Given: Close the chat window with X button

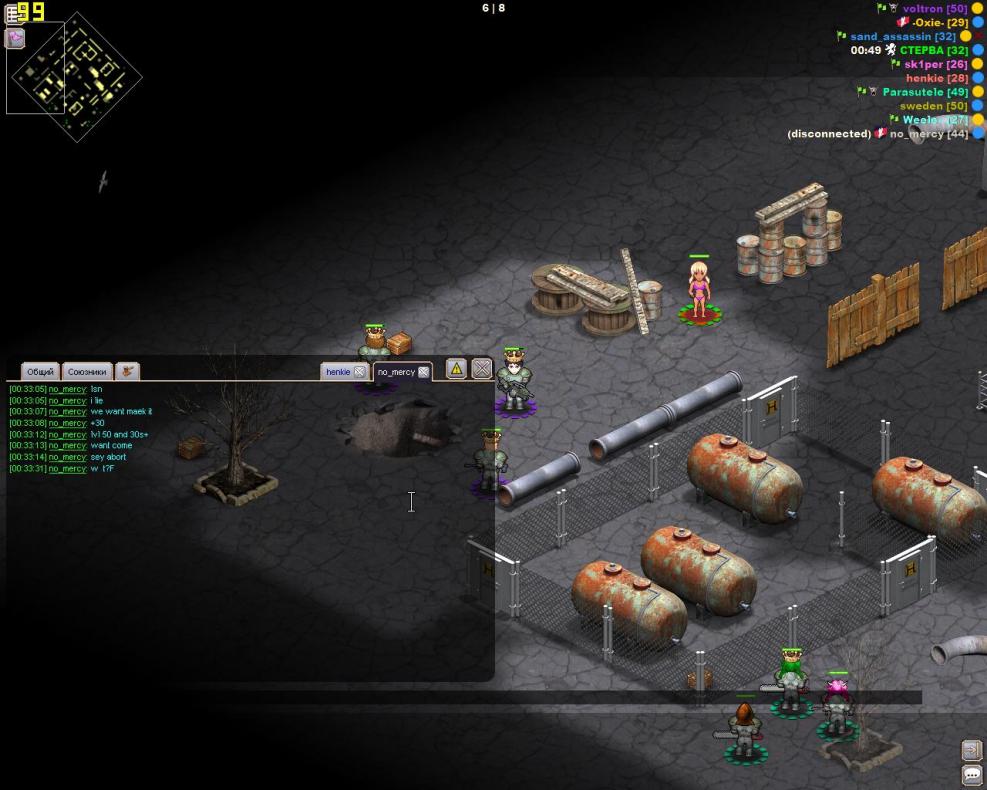Looking at the screenshot, I should (481, 369).
